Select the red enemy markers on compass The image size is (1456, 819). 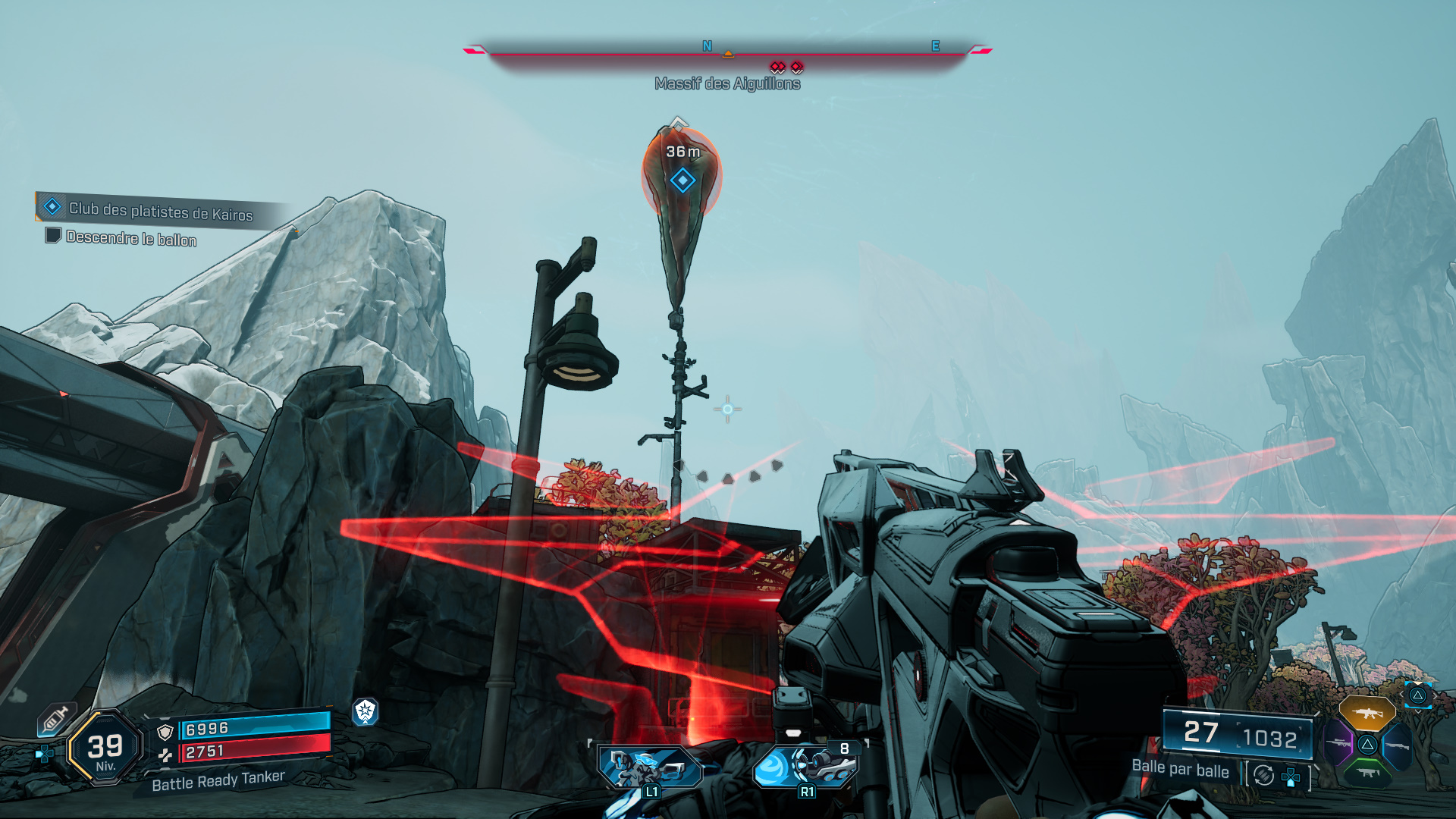tap(786, 67)
